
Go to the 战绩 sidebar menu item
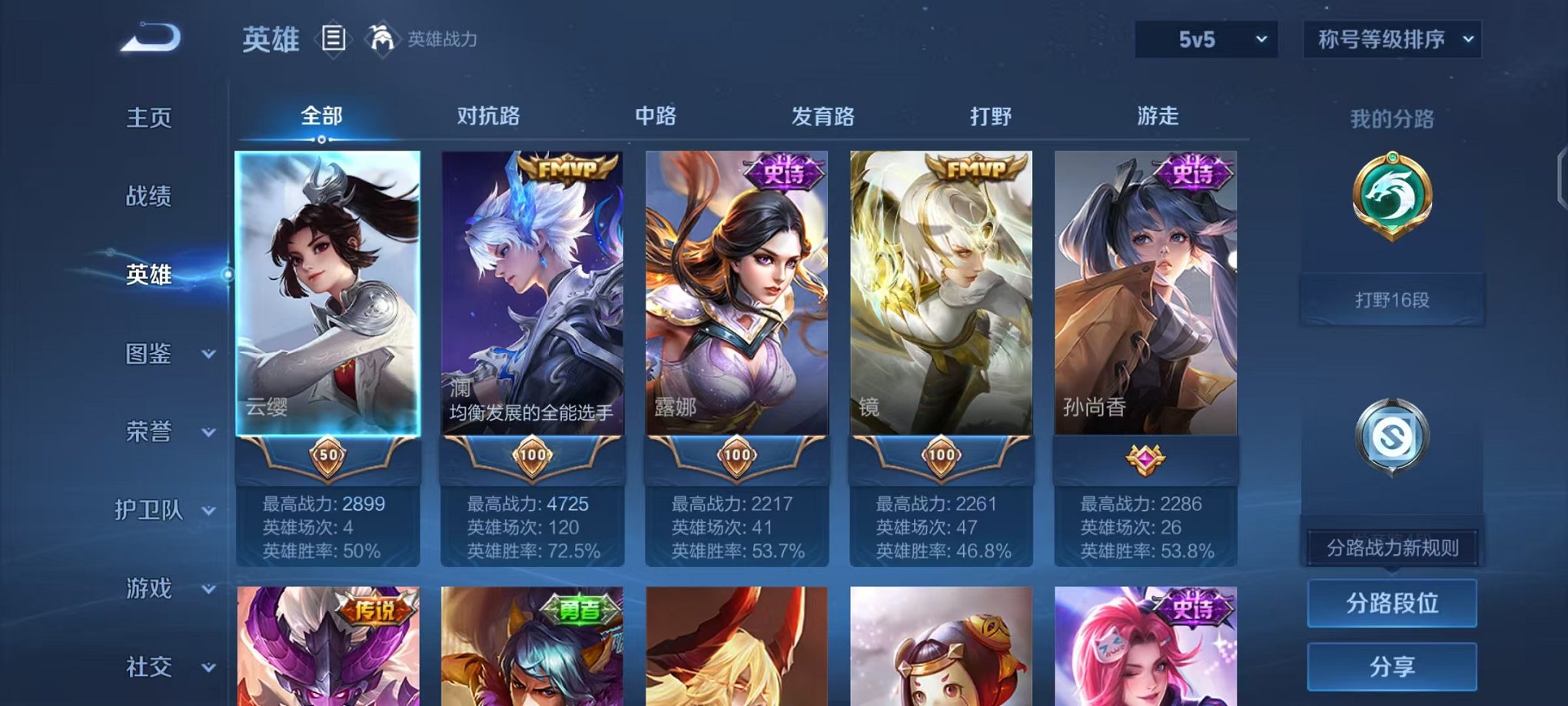148,198
